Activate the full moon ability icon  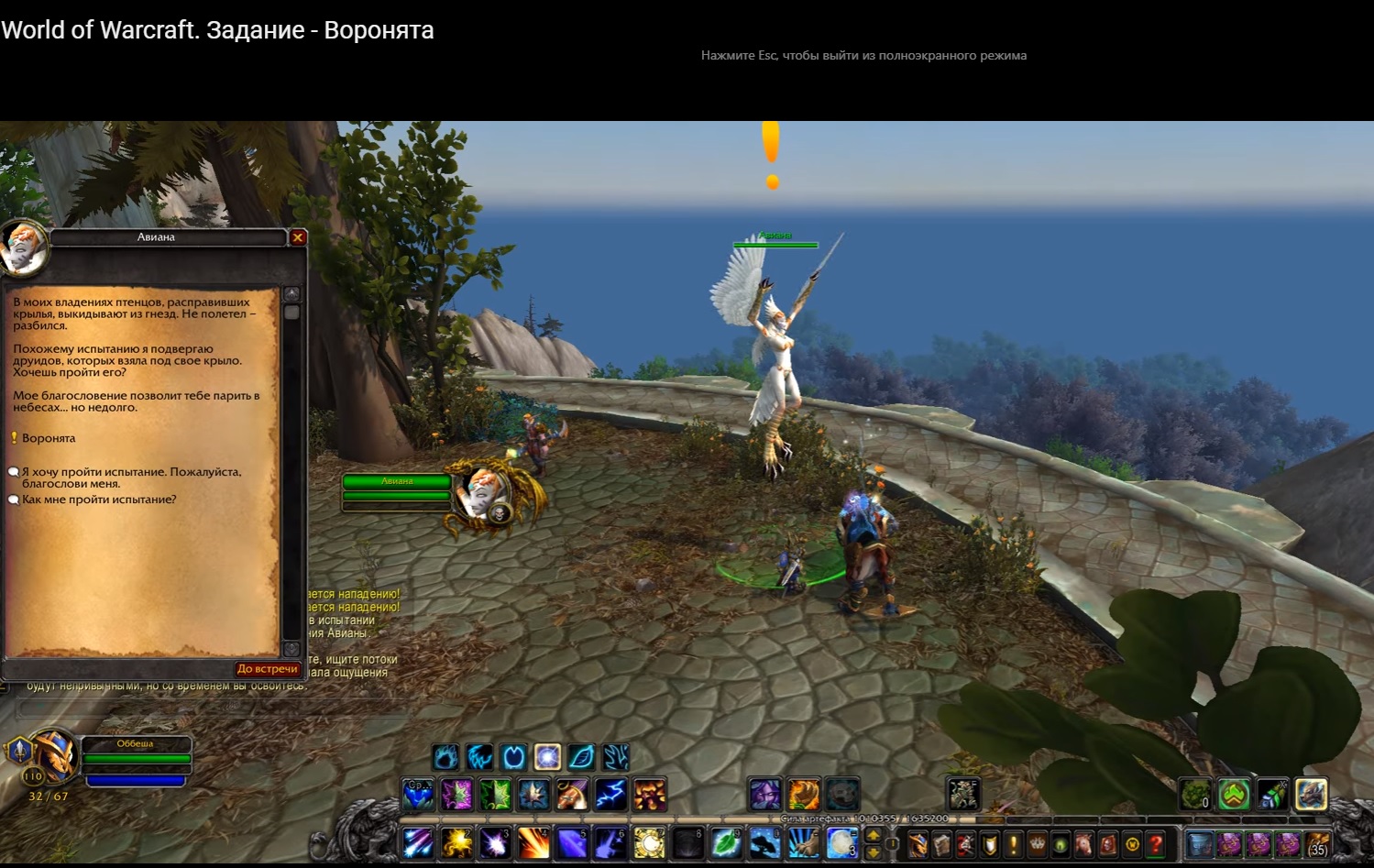[x=841, y=842]
